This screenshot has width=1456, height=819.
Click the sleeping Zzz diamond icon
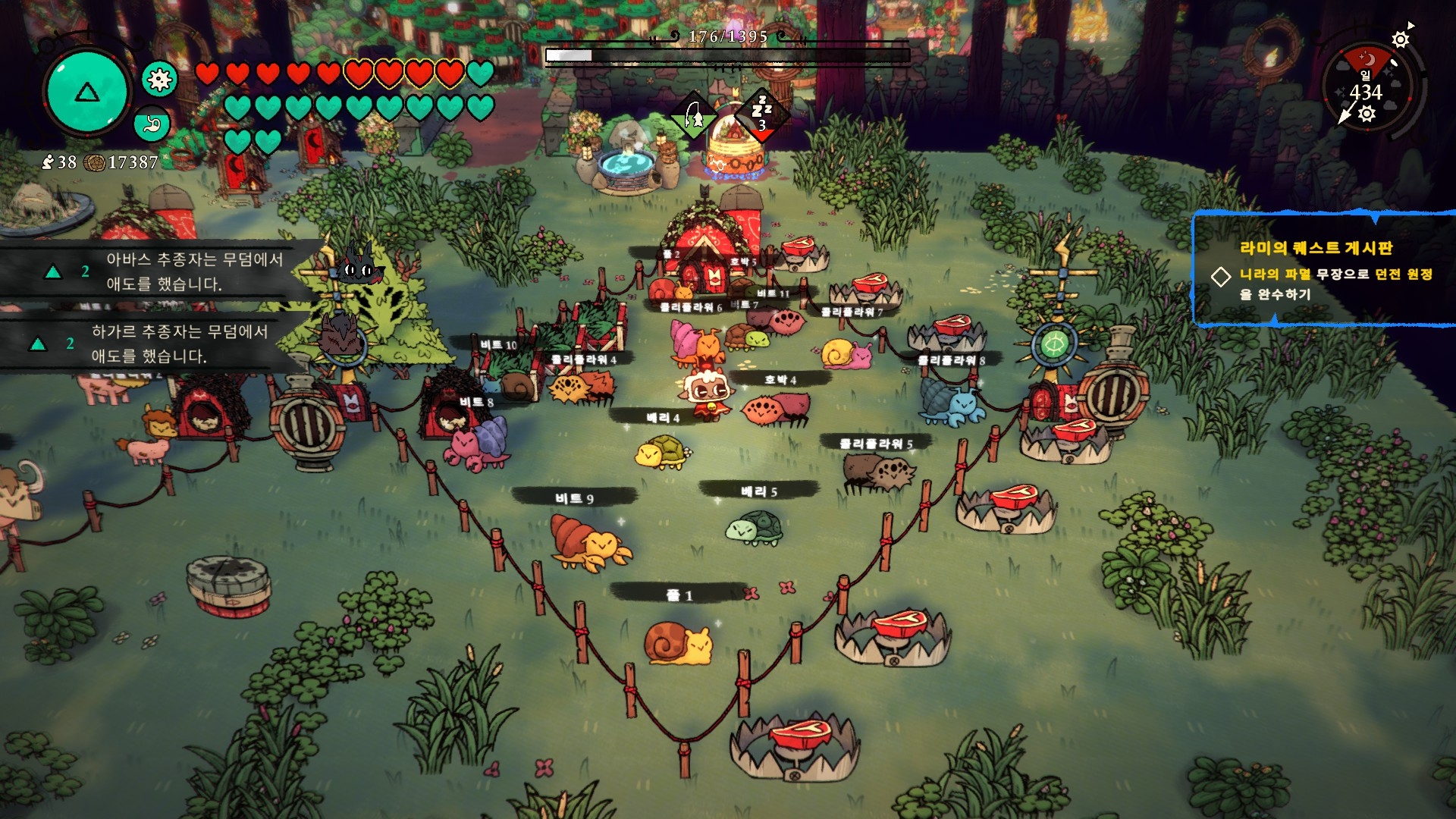pos(761,115)
